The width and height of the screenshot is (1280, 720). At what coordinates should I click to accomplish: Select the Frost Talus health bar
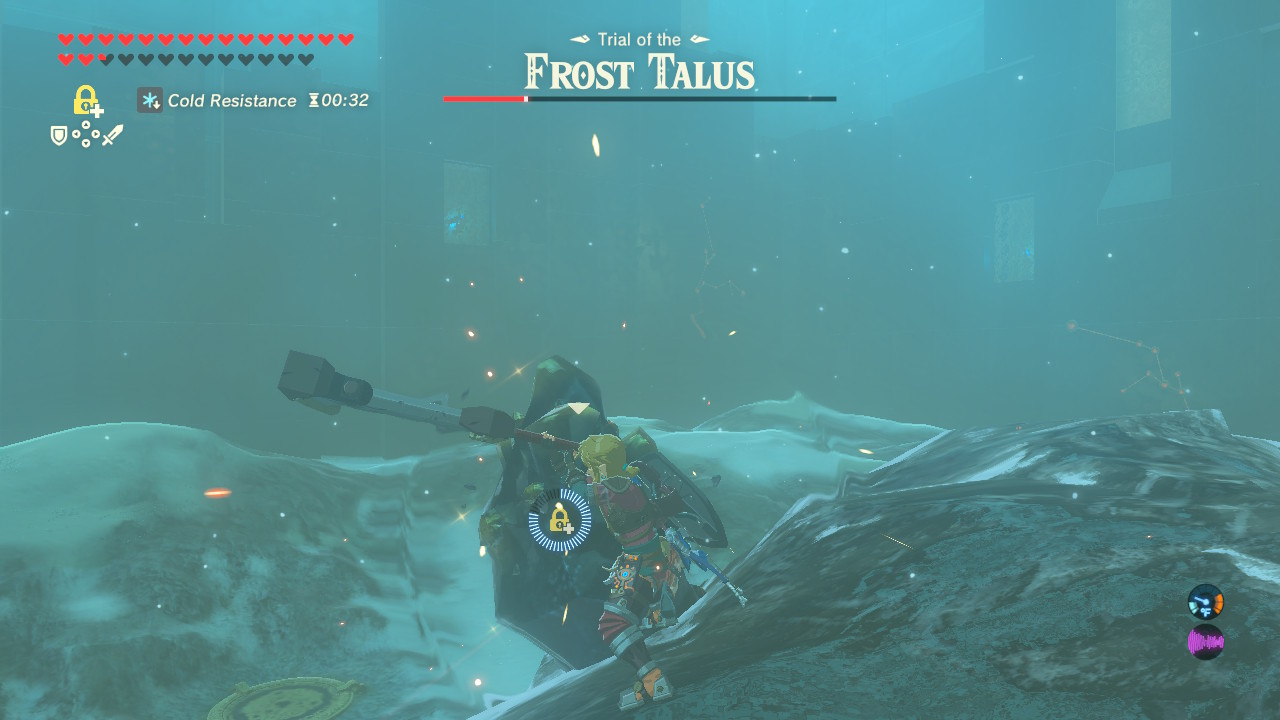640,99
